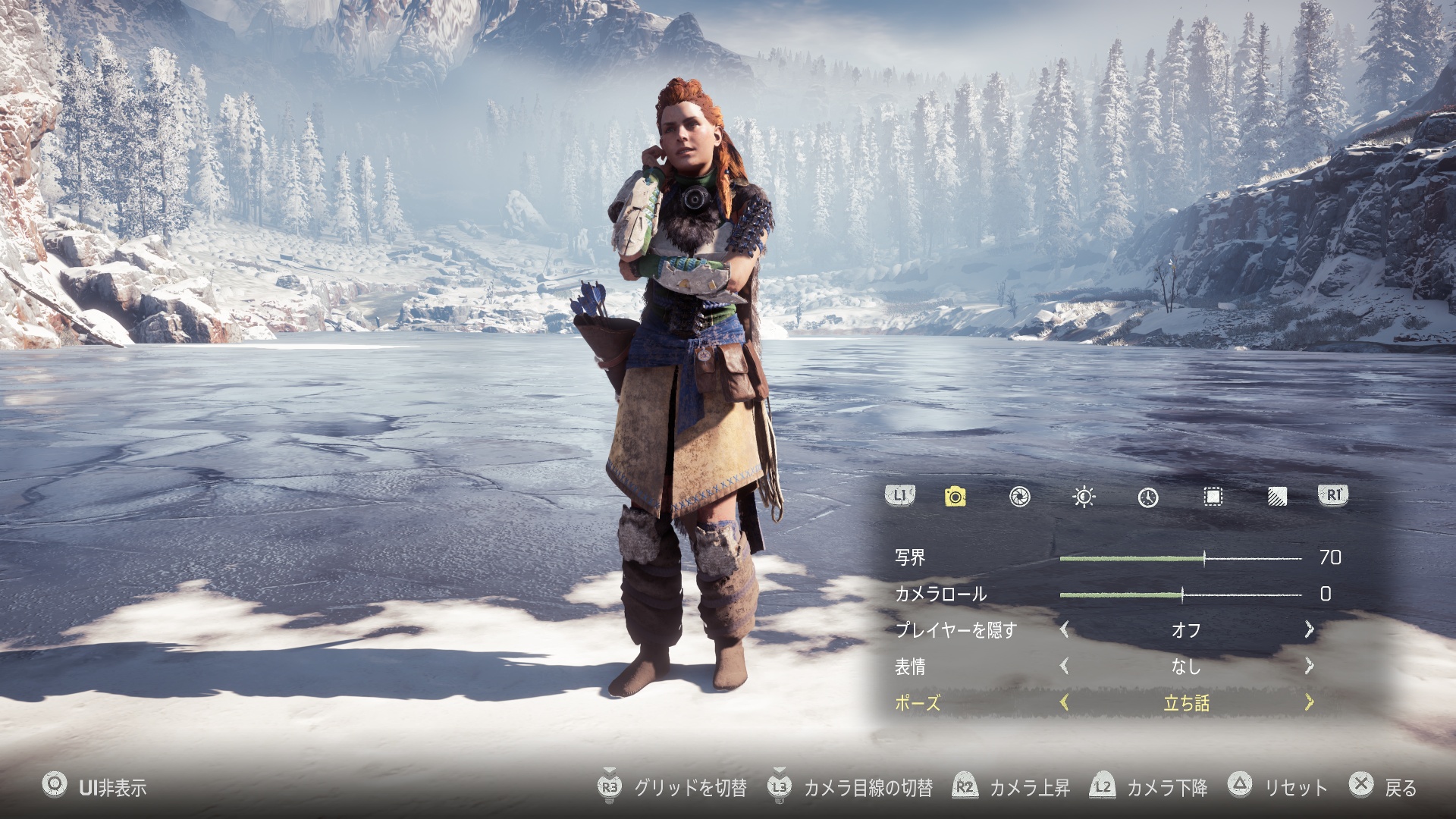Viewport: 1456px width, 819px height.
Task: Choose next 表情 with right arrow
Action: (x=1309, y=666)
